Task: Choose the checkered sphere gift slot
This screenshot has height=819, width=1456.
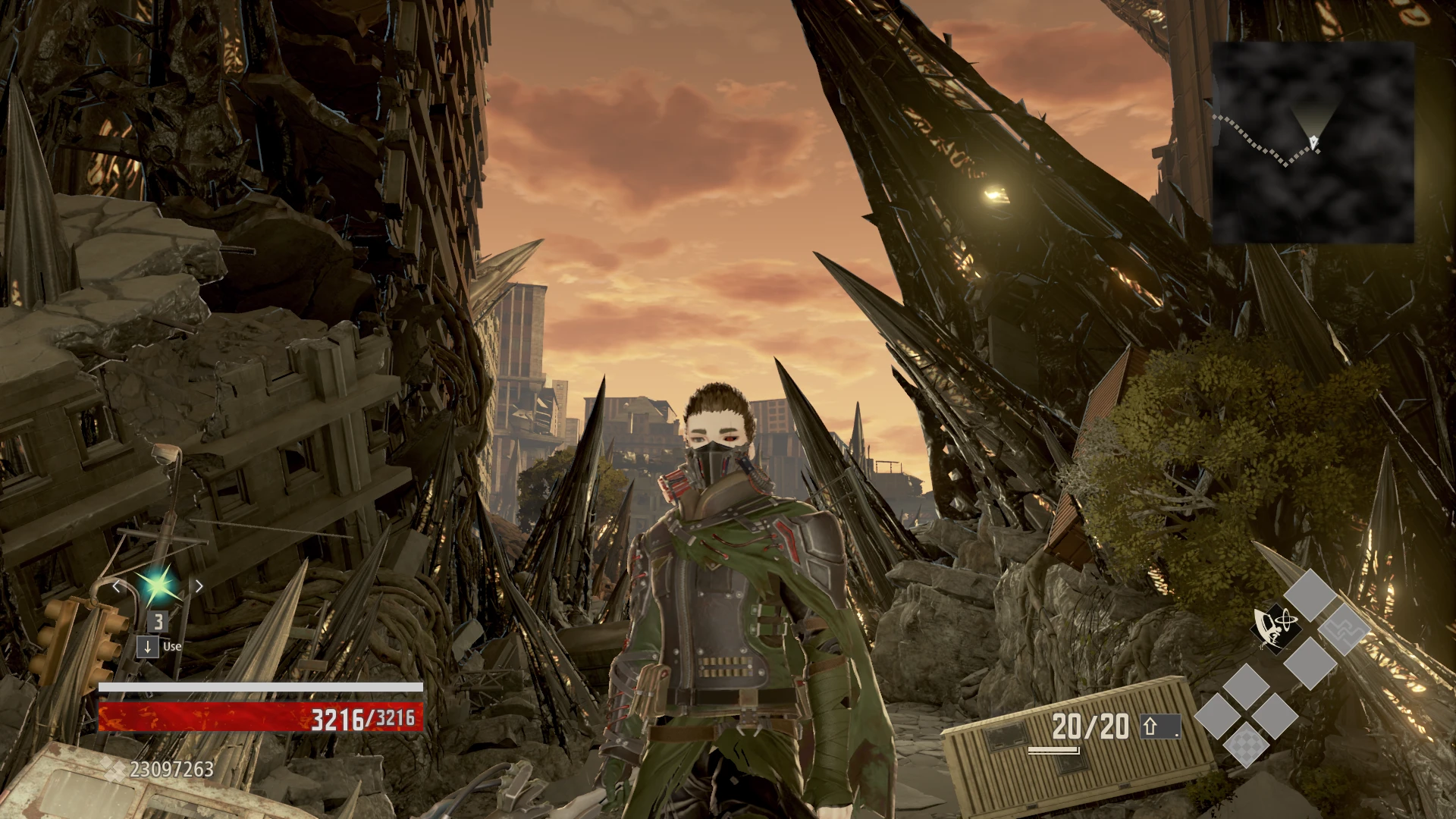Action: click(1246, 744)
